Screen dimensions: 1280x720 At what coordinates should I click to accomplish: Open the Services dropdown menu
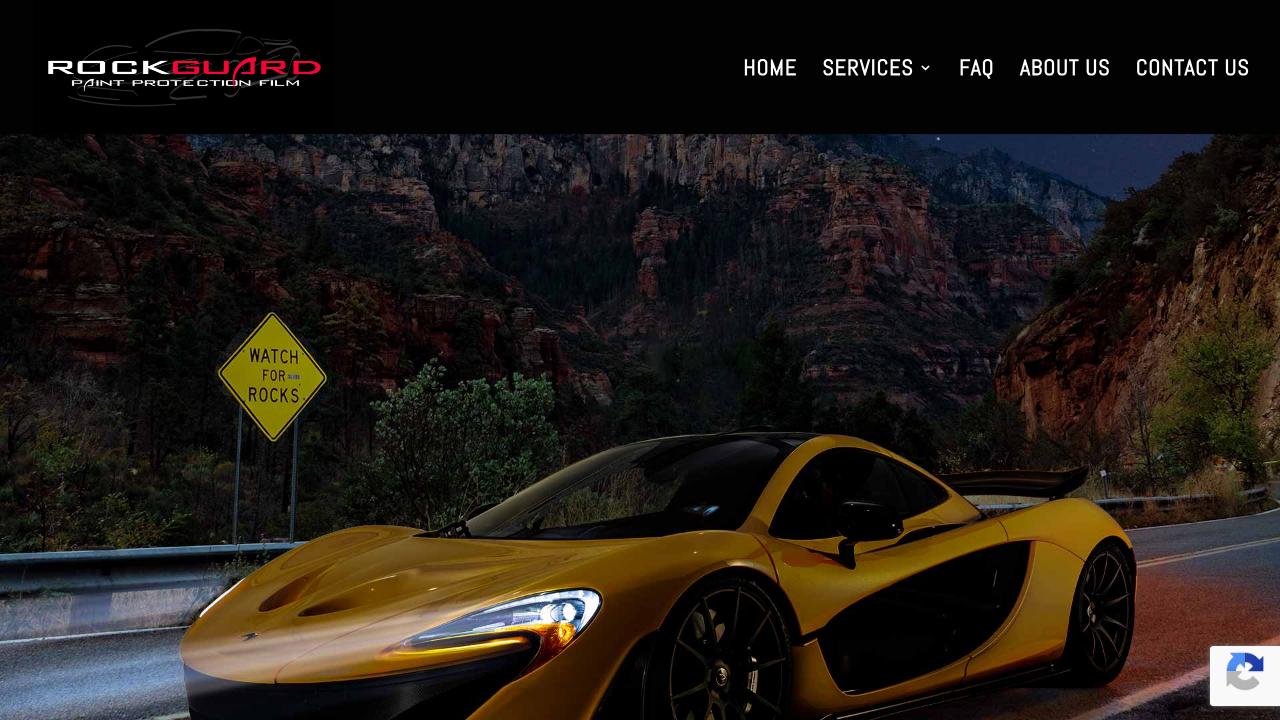pyautogui.click(x=876, y=68)
